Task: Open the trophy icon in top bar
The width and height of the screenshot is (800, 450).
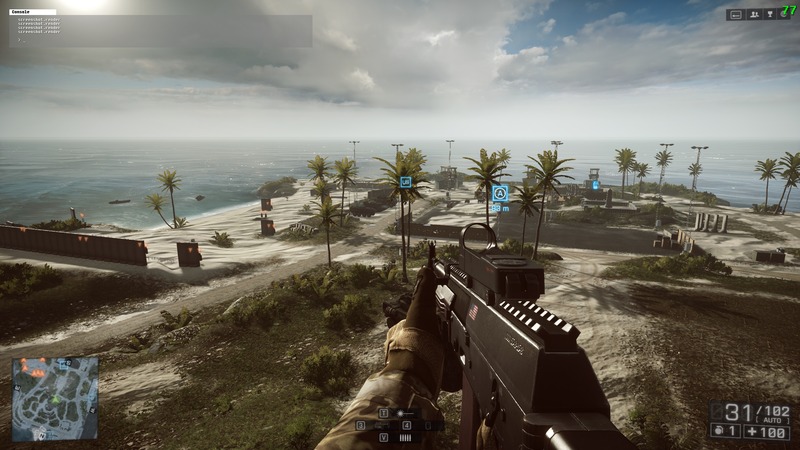Action: pos(770,15)
